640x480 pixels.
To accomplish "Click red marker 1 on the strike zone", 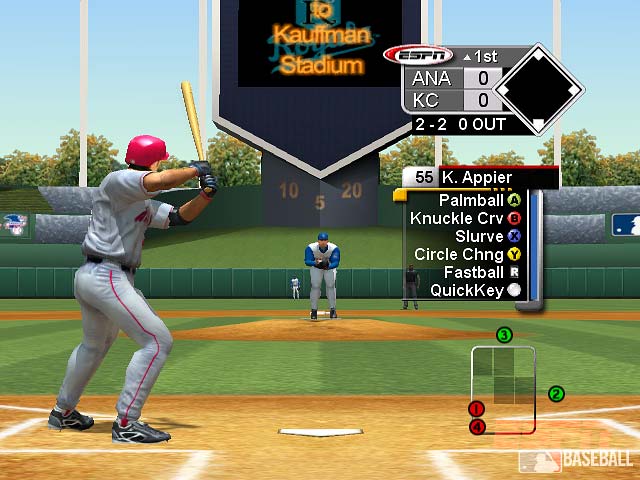I will [477, 409].
